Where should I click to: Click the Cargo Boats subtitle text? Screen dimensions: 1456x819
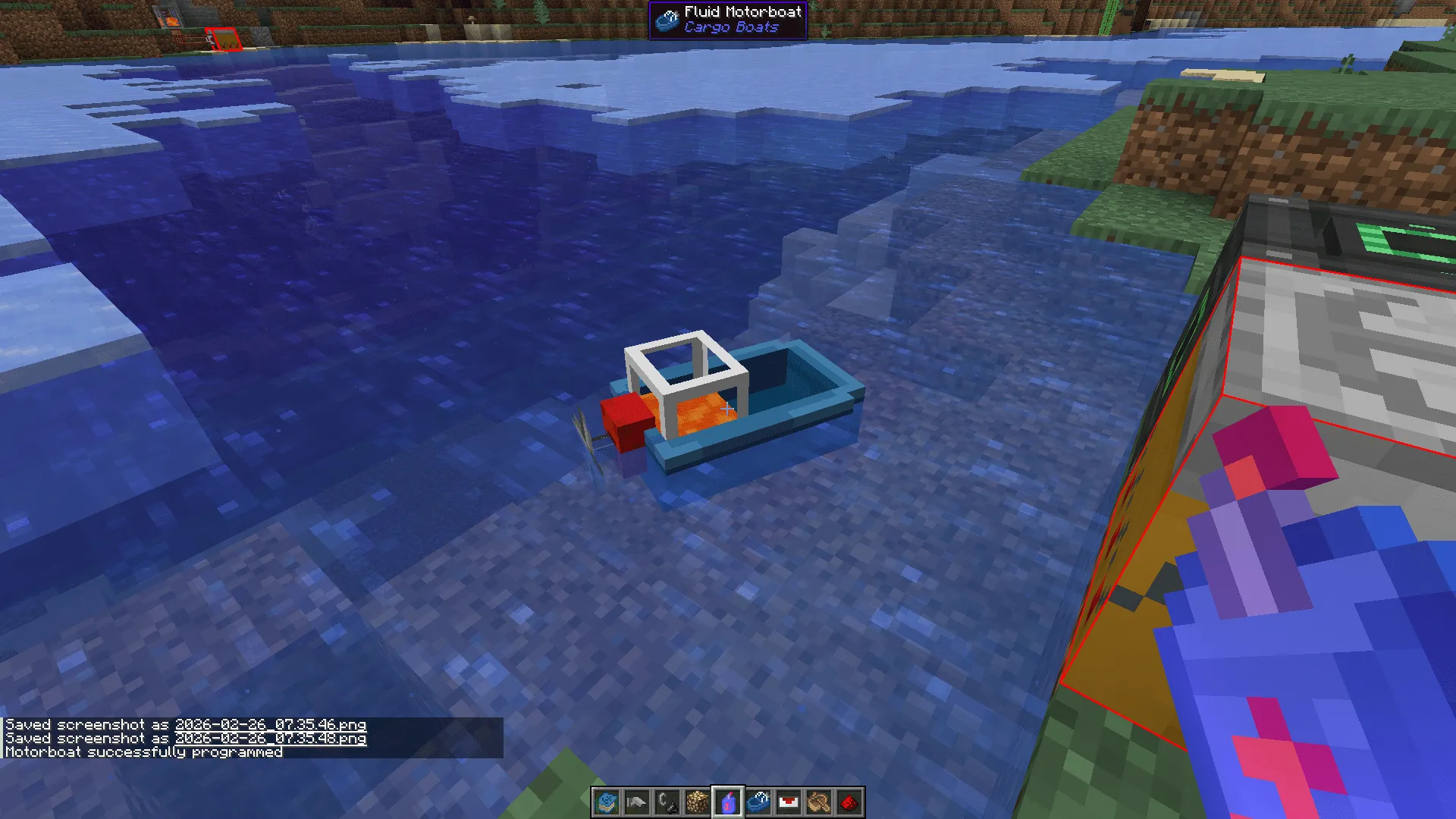click(730, 26)
